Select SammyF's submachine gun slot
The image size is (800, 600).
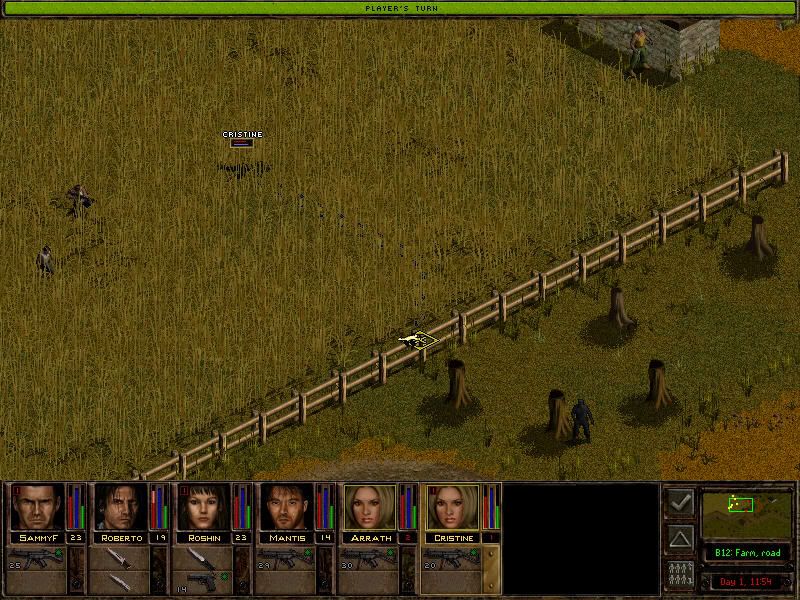[38, 556]
